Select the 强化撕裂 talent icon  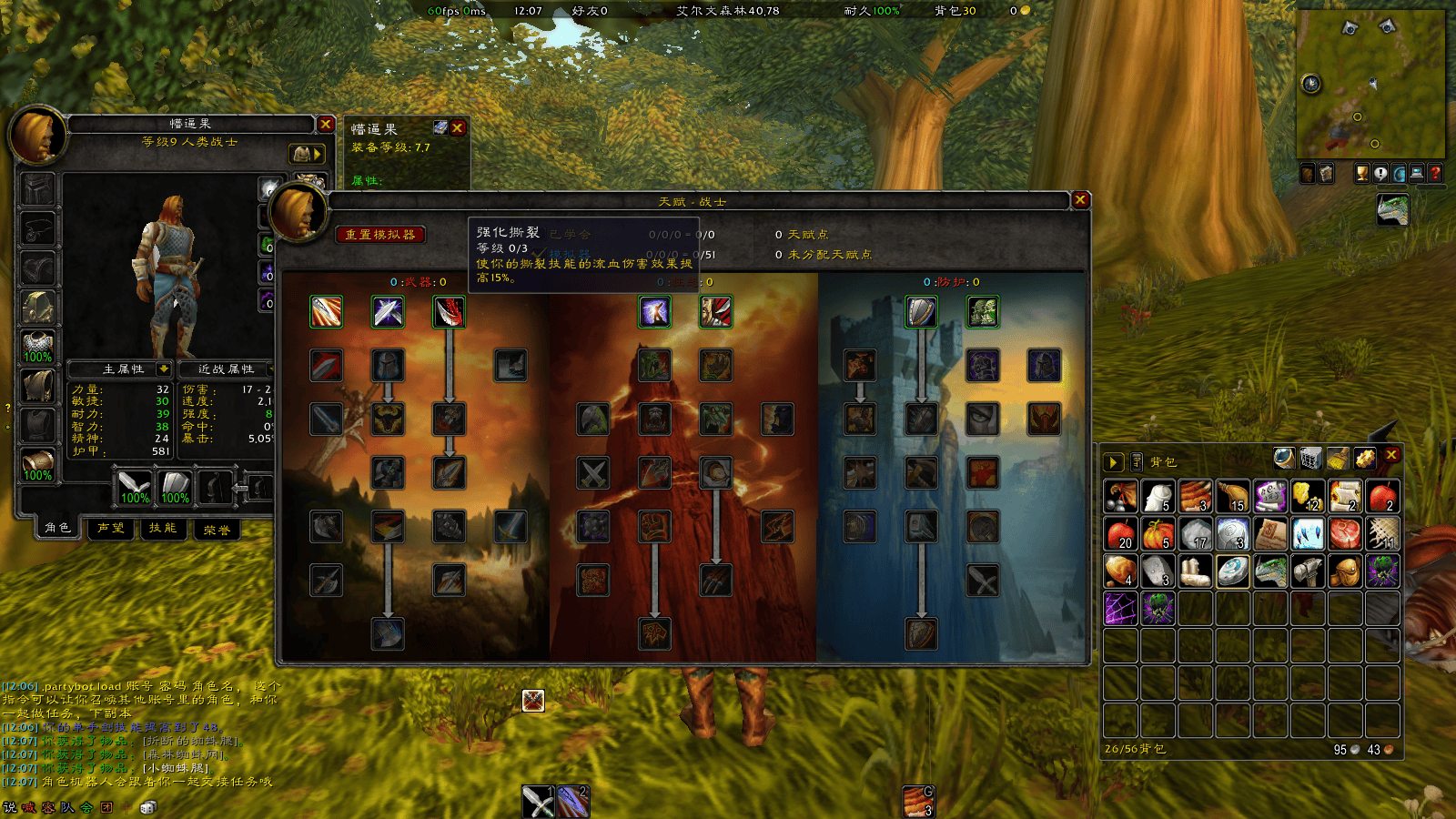[x=449, y=312]
